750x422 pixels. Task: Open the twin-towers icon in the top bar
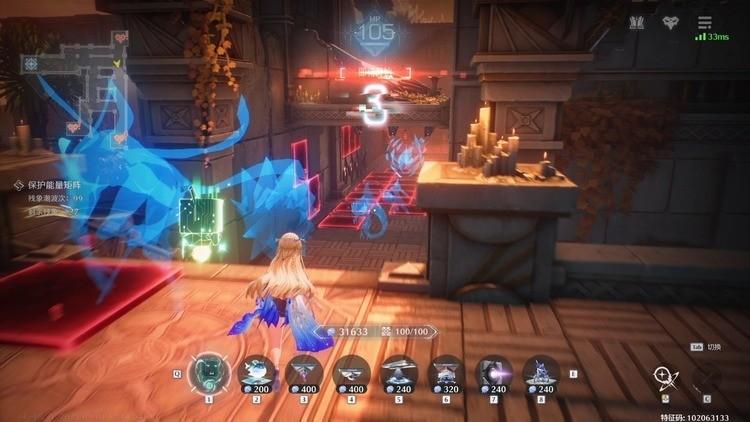tap(637, 22)
